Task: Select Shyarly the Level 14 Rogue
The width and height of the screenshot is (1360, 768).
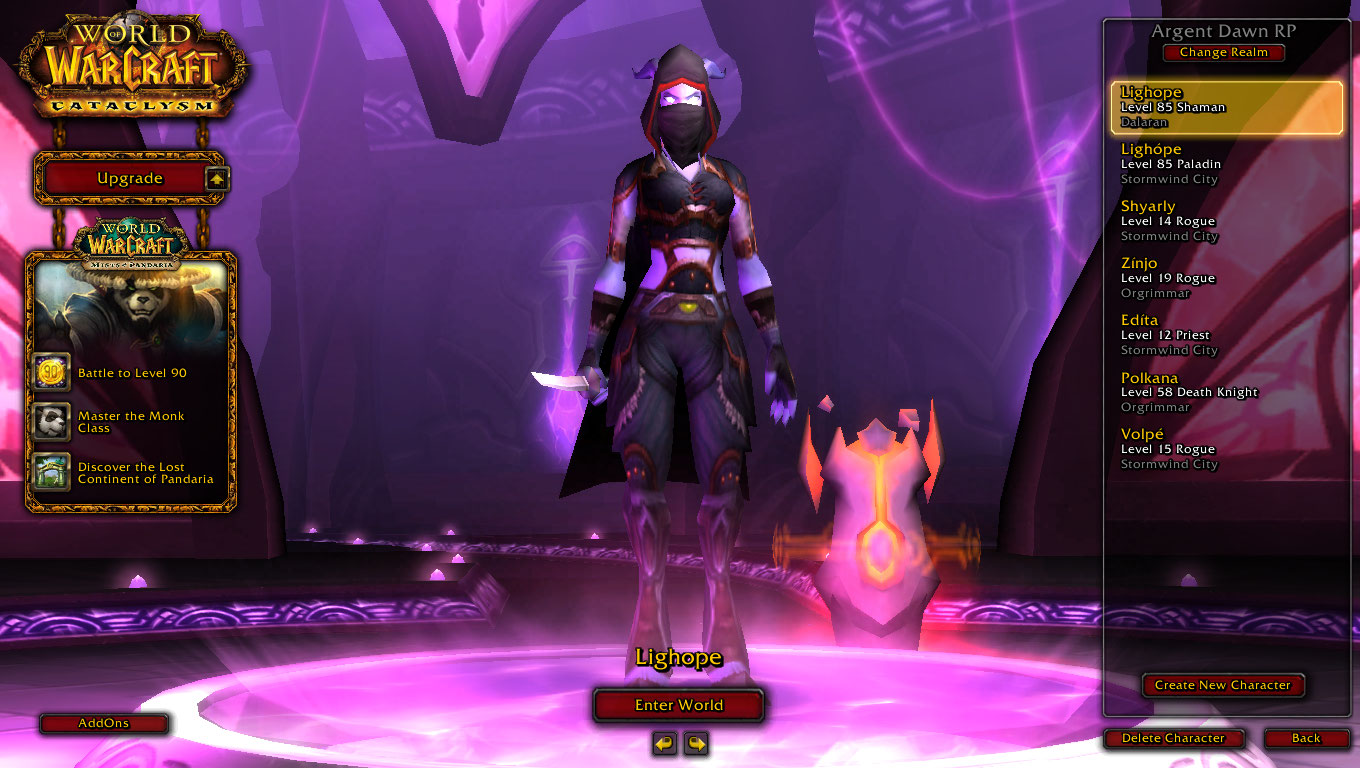Action: coord(1226,221)
